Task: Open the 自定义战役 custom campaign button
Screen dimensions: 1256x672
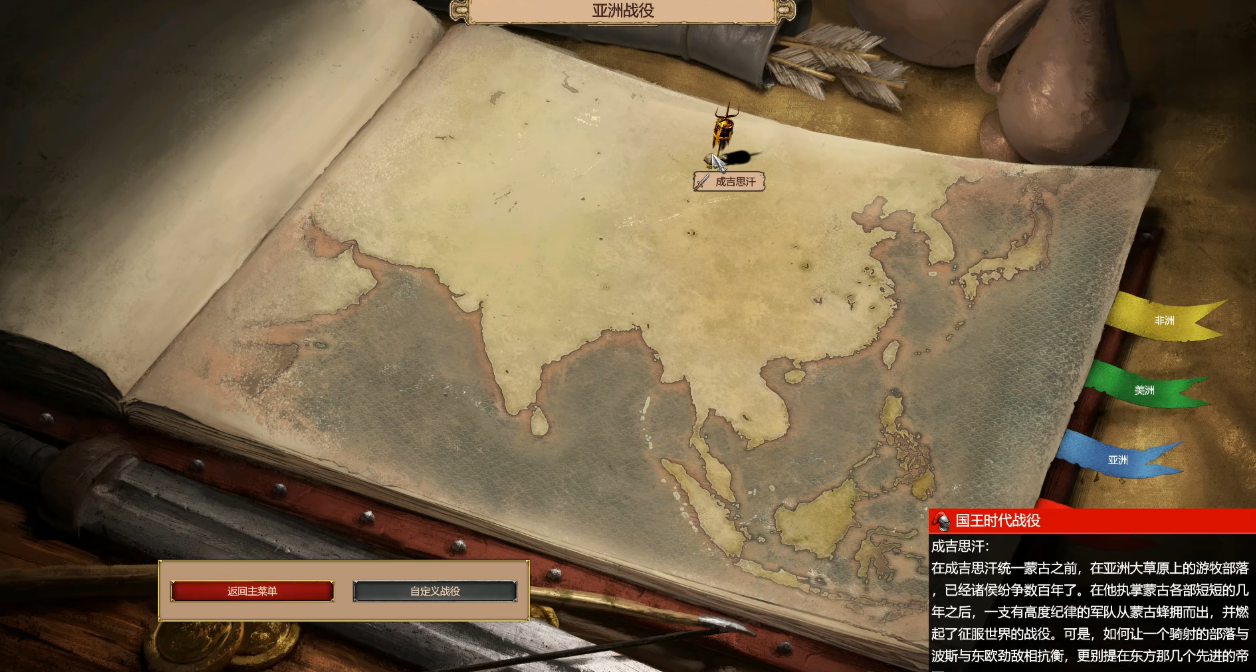Action: click(435, 591)
